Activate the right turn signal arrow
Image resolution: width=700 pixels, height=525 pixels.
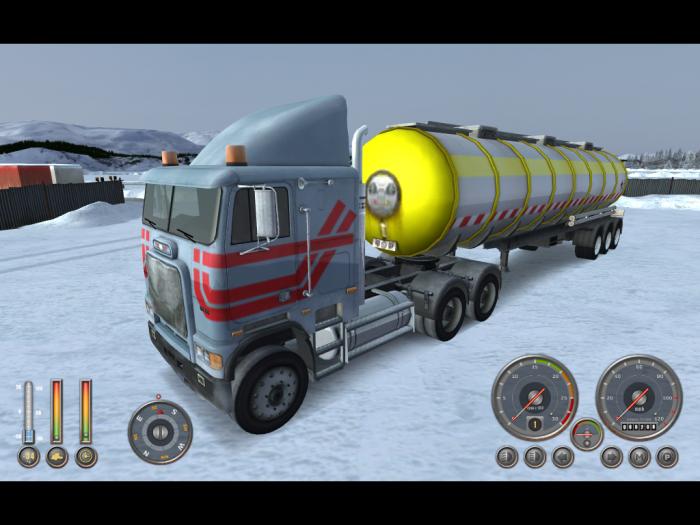coord(611,457)
